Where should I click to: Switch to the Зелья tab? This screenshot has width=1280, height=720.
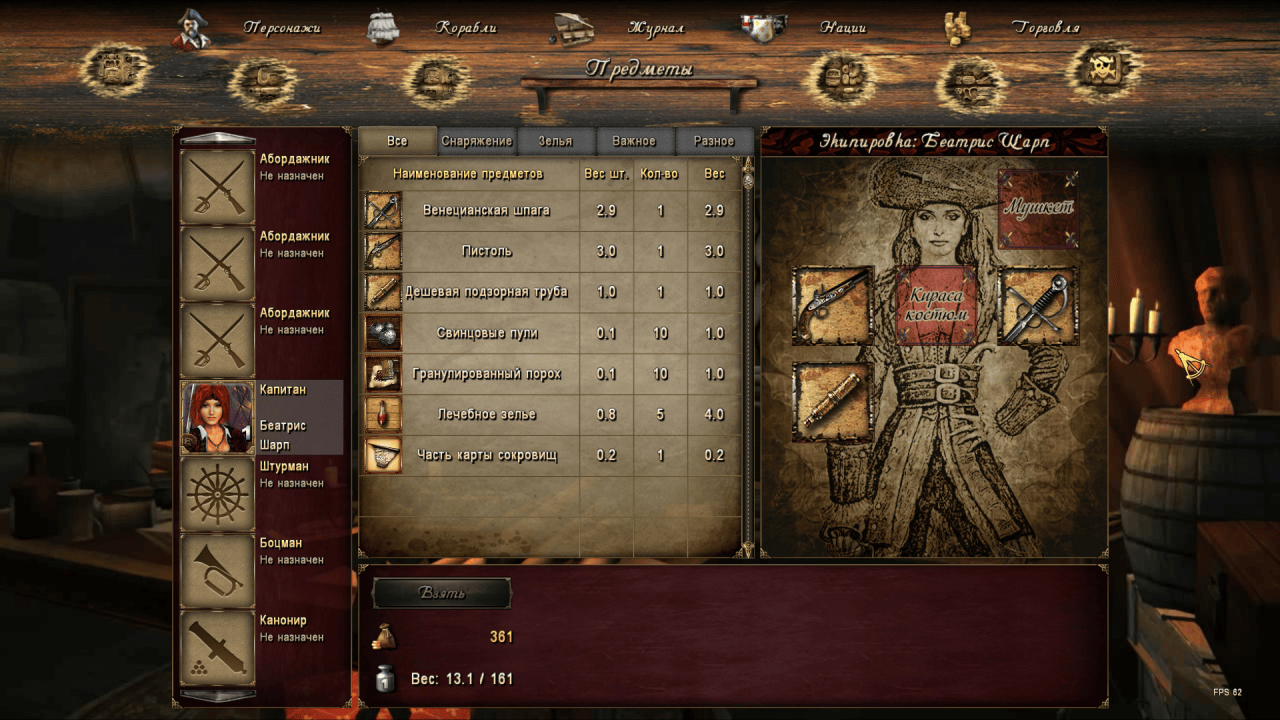(x=555, y=141)
